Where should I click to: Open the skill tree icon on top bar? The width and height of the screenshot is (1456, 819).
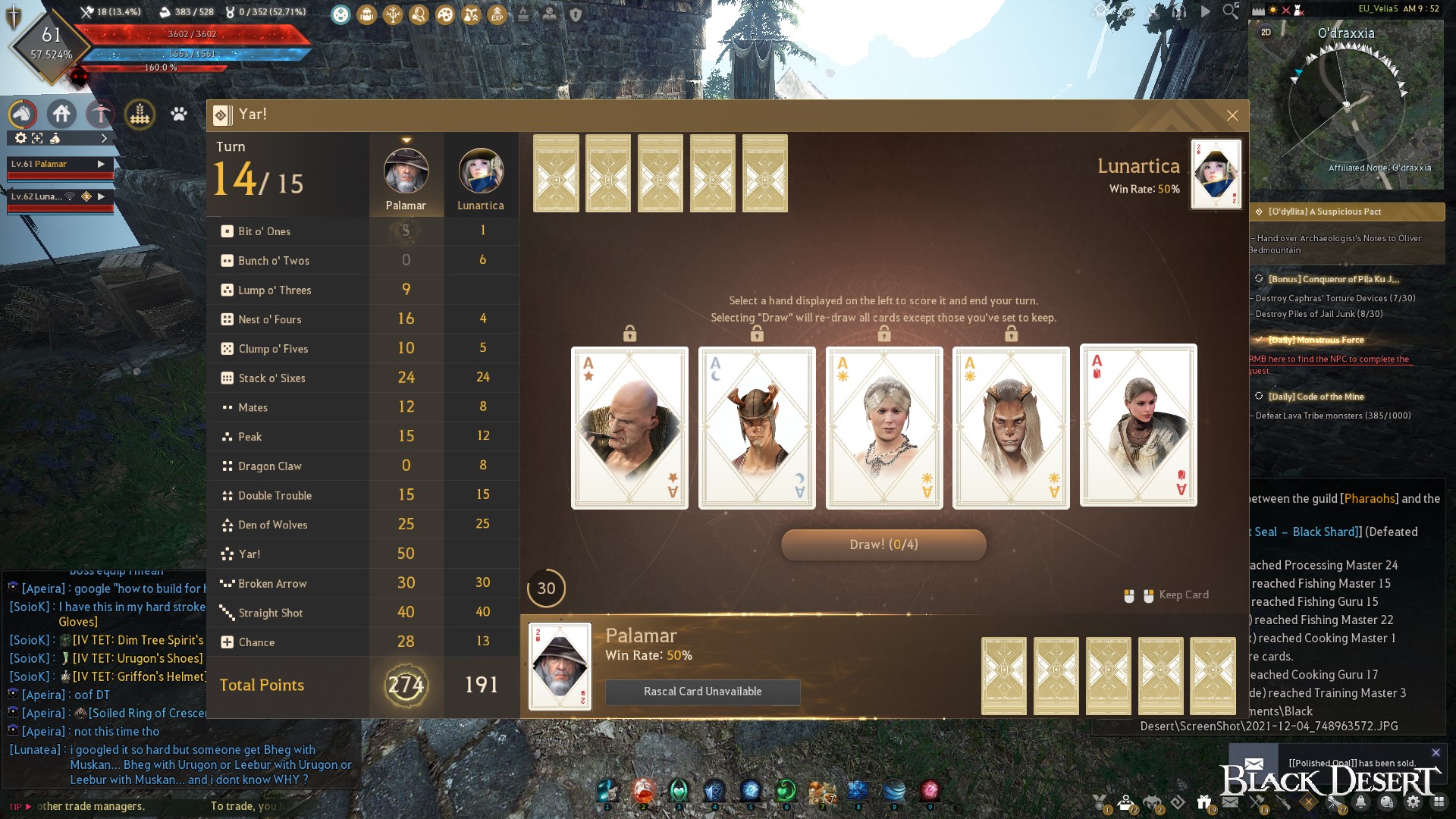(393, 13)
